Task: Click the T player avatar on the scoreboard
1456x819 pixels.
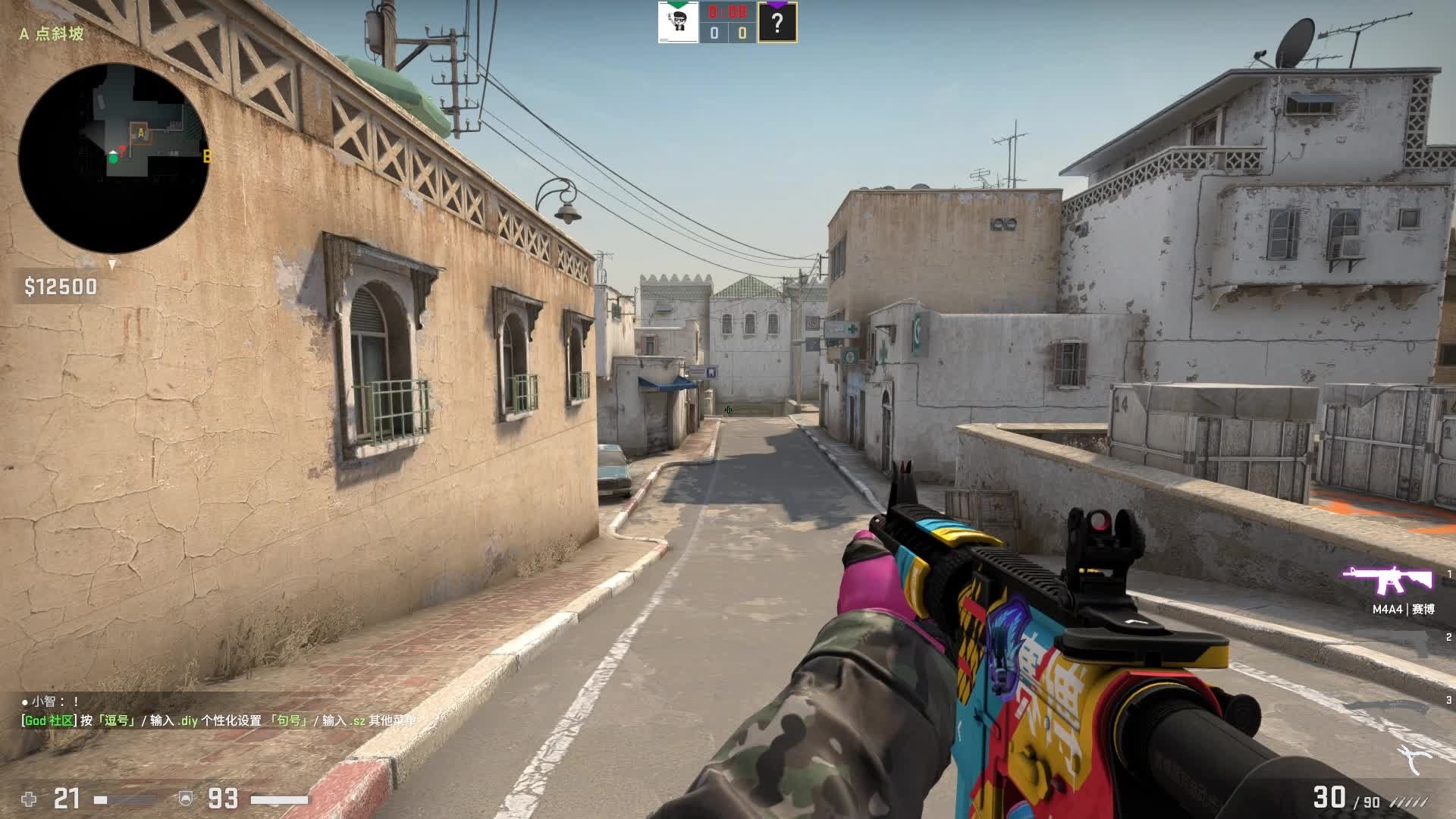Action: (x=678, y=23)
